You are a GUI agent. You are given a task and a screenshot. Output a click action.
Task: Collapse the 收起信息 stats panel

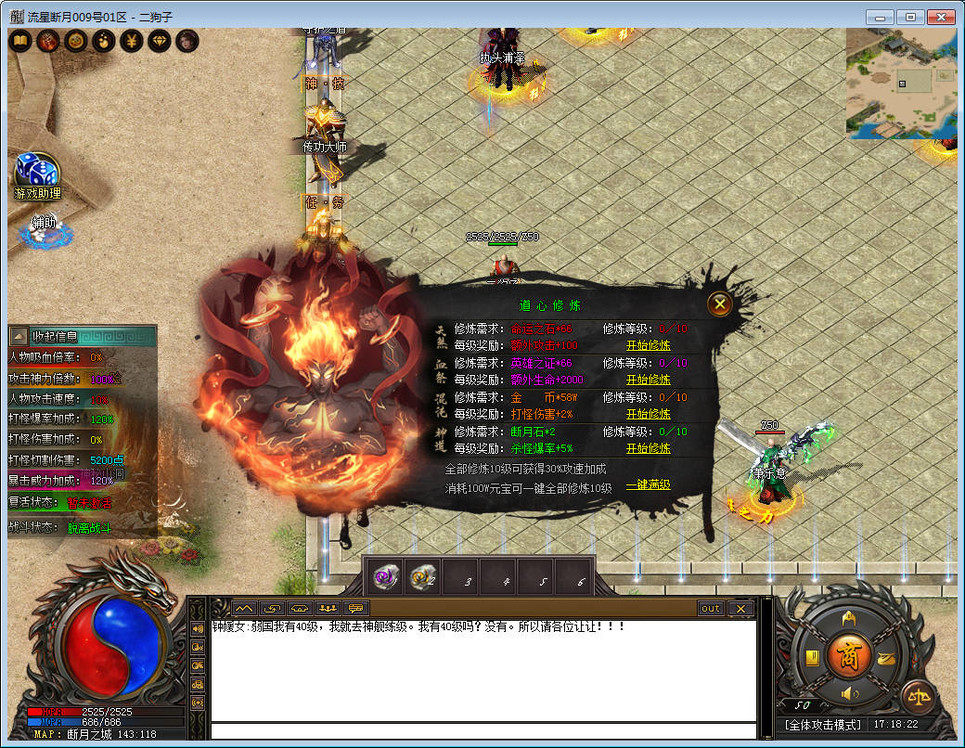coord(57,336)
